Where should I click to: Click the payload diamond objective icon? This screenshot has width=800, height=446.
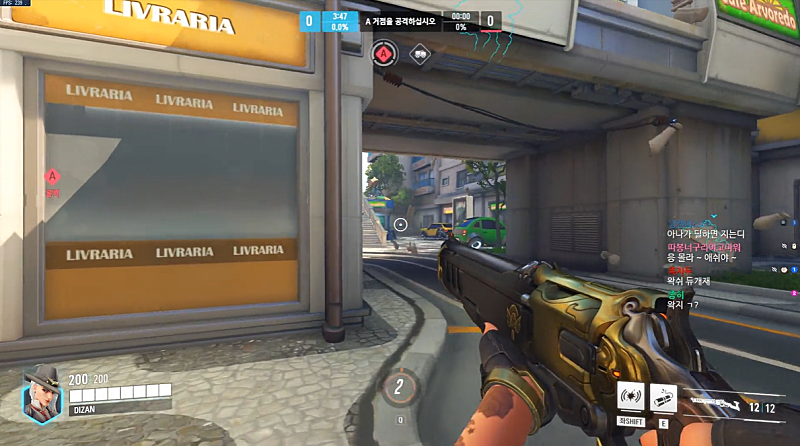pyautogui.click(x=419, y=52)
